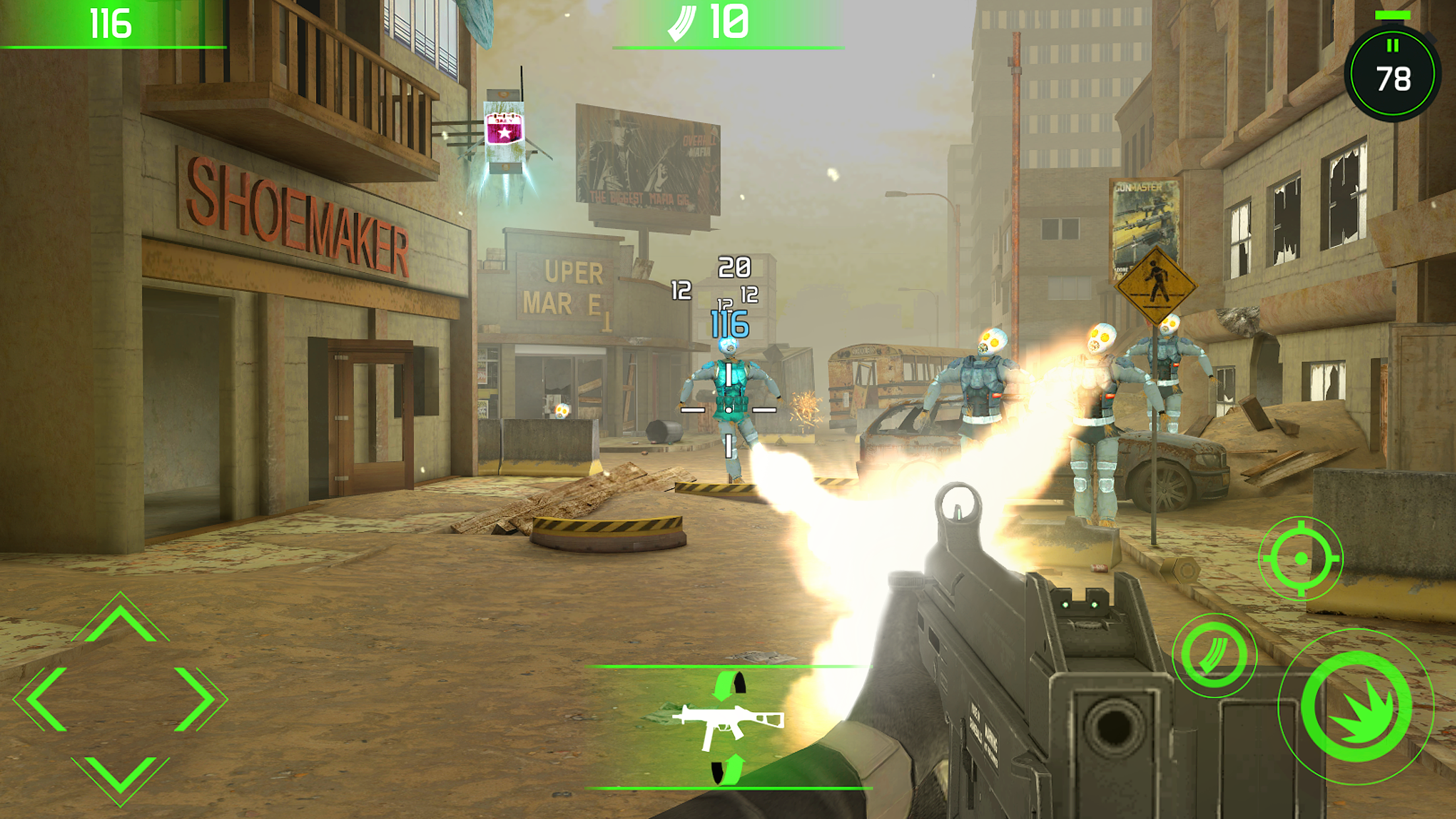Viewport: 1456px width, 819px height.
Task: Reload with the ammo magazine button
Action: [1214, 655]
